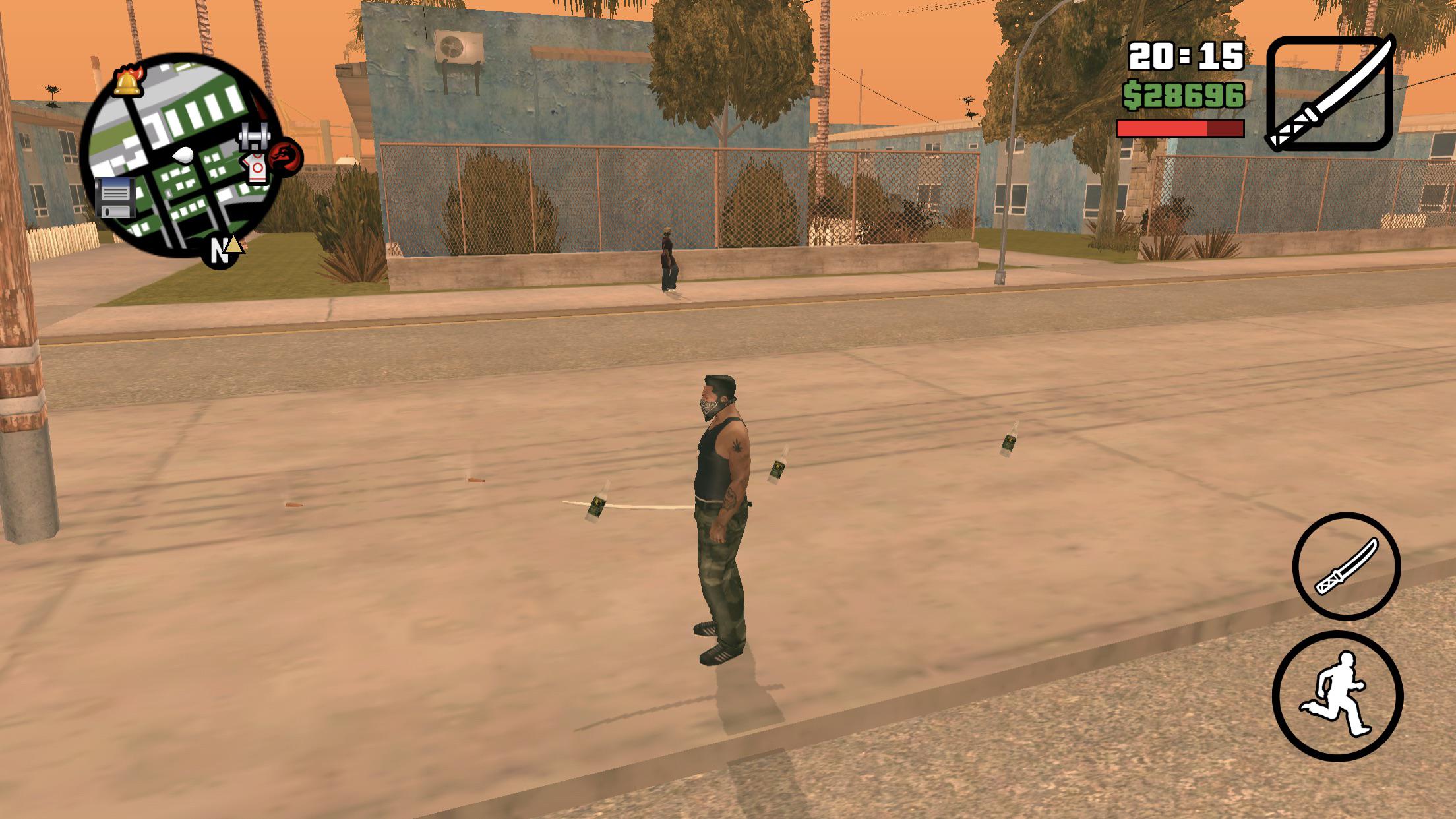Tap the red dragon gang blip on radar
The image size is (1456, 819).
(286, 156)
